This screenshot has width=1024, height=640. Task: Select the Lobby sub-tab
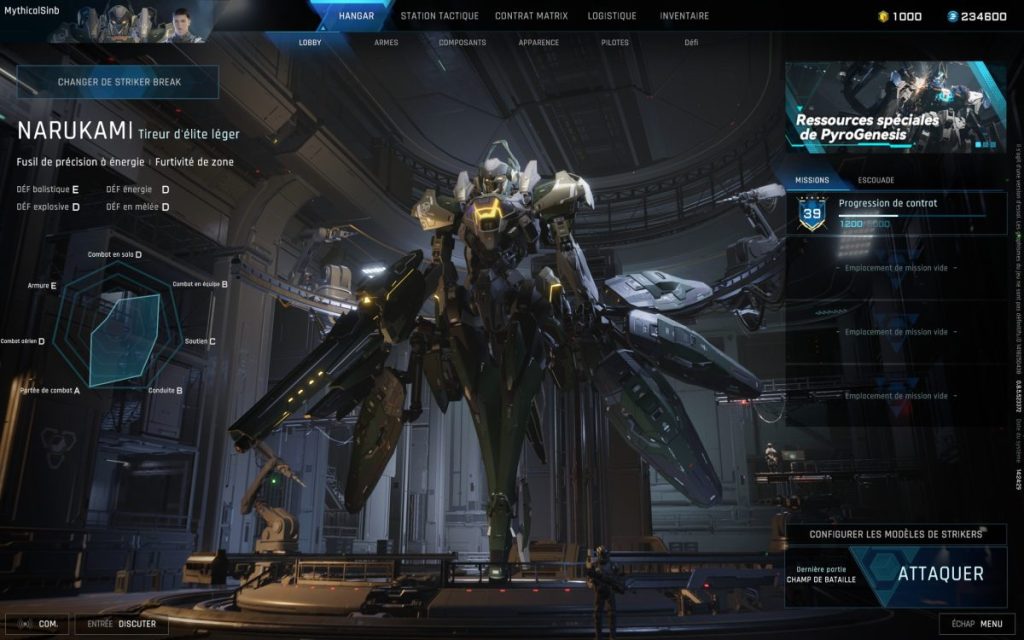[x=310, y=43]
